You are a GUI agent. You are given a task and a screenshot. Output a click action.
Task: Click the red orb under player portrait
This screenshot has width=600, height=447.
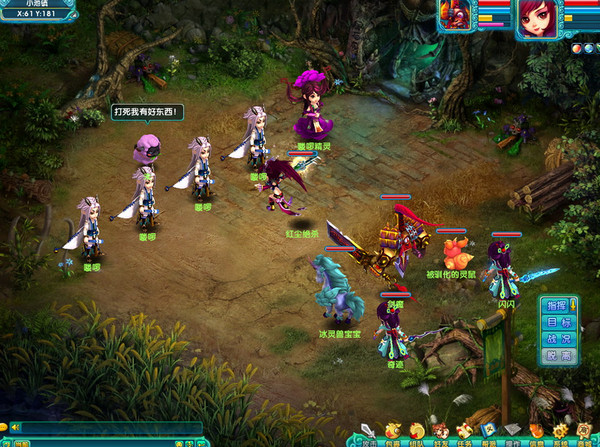[578, 47]
